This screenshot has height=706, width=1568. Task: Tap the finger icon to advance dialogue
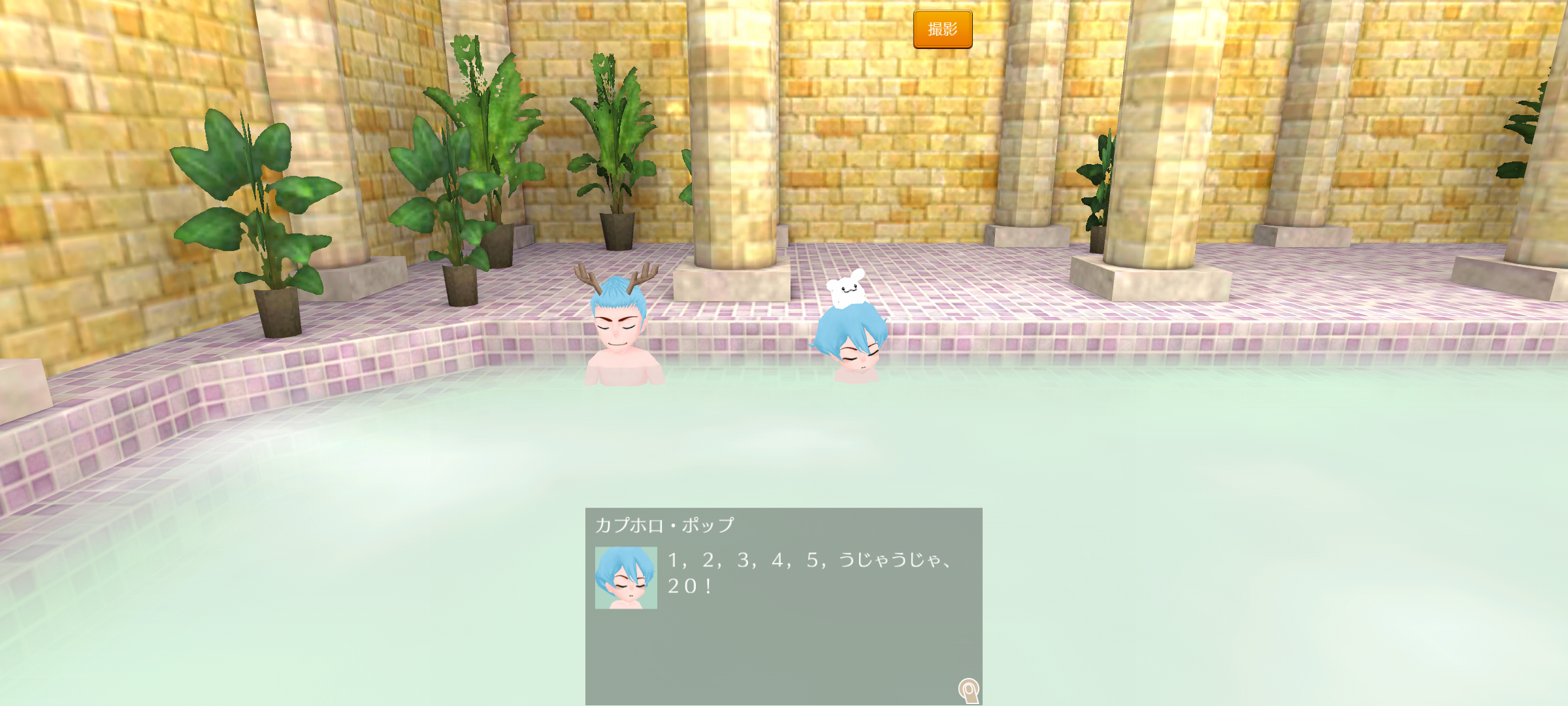click(x=968, y=690)
